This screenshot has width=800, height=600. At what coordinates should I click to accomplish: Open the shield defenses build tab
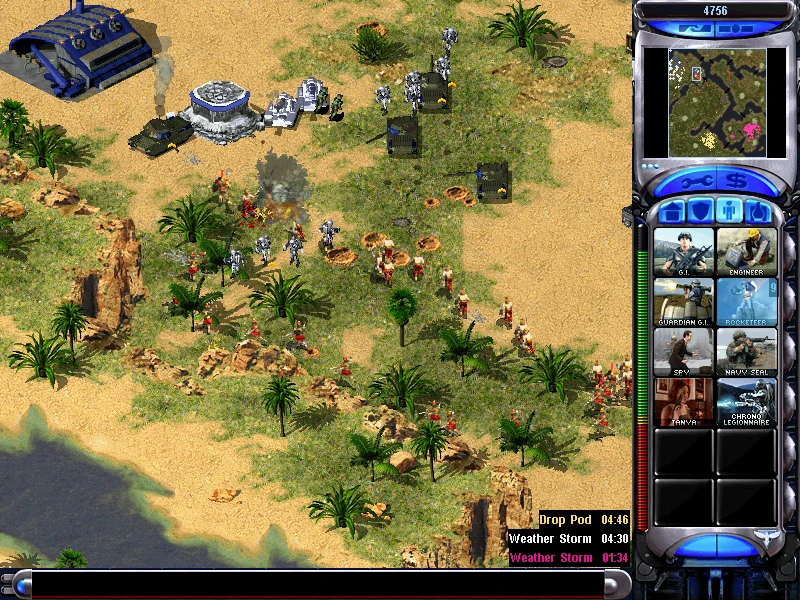pos(701,211)
